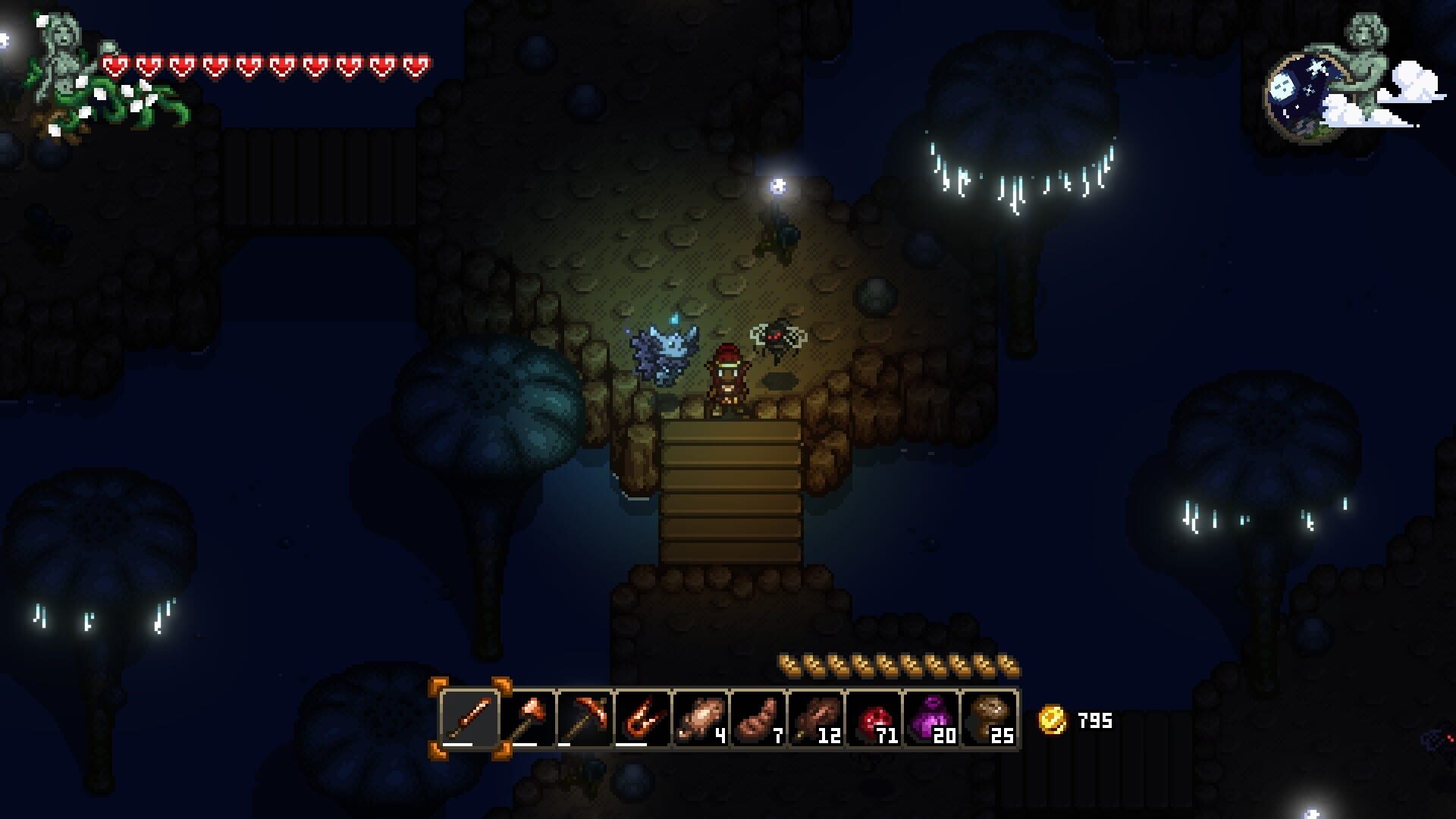The width and height of the screenshot is (1456, 819).
Task: Select the sword in the hotbar
Action: [470, 718]
